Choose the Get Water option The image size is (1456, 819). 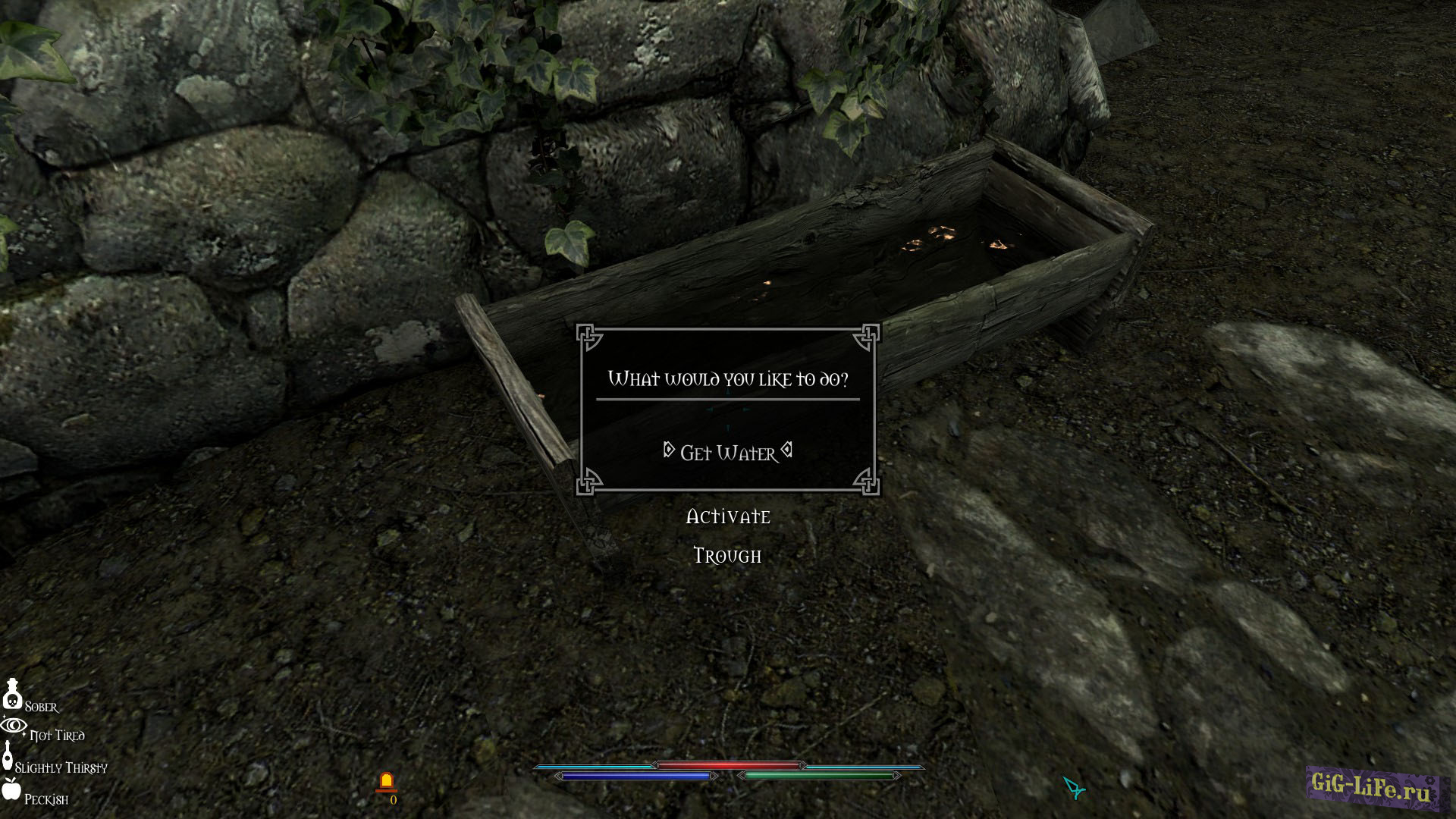click(728, 453)
